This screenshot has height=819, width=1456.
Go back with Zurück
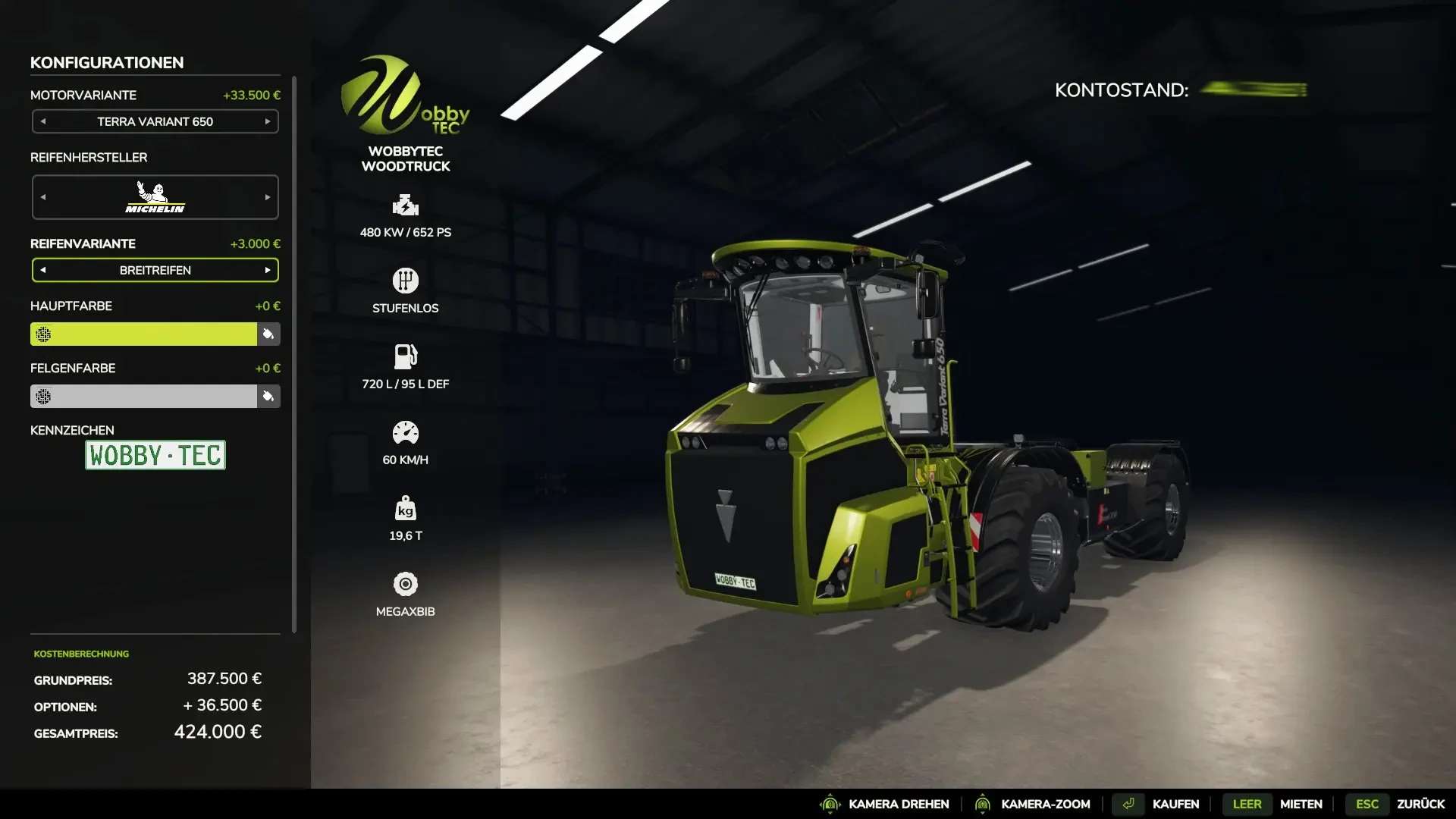tap(1420, 804)
